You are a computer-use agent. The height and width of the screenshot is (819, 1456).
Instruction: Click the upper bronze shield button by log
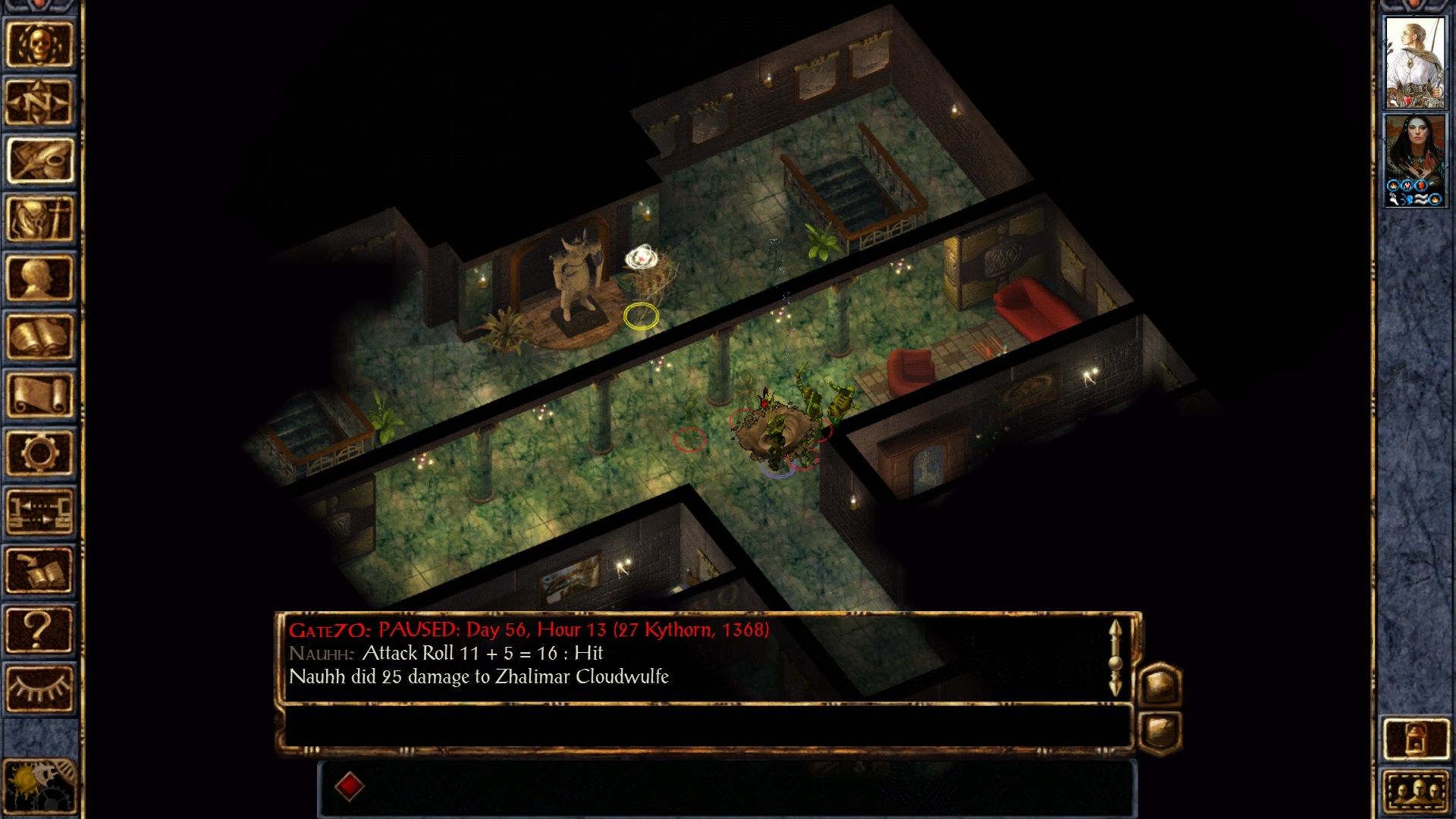point(1160,684)
